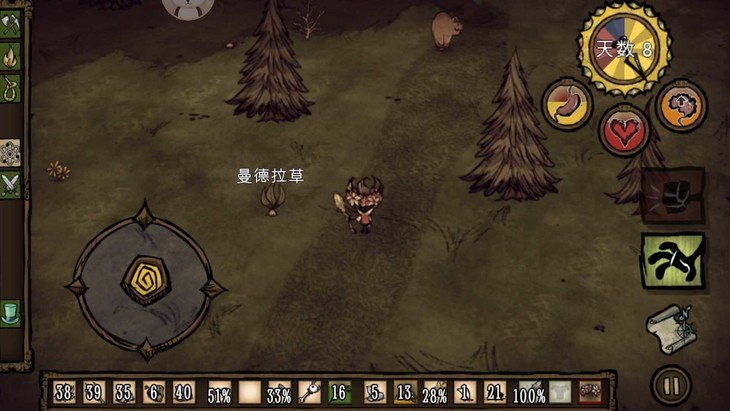Open the Survival rope-trap crafting tab

pyautogui.click(x=10, y=86)
